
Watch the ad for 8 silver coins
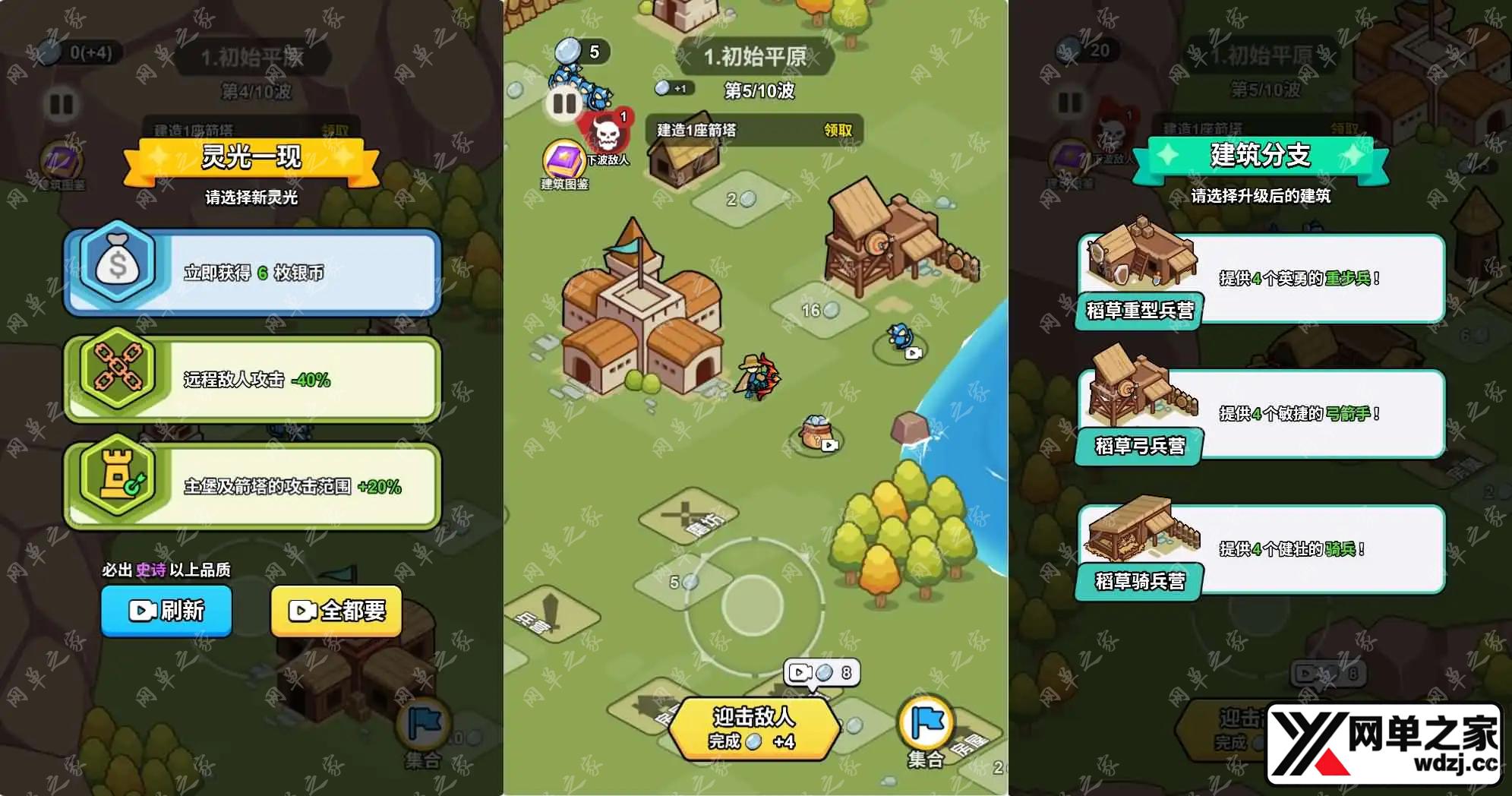(x=822, y=672)
